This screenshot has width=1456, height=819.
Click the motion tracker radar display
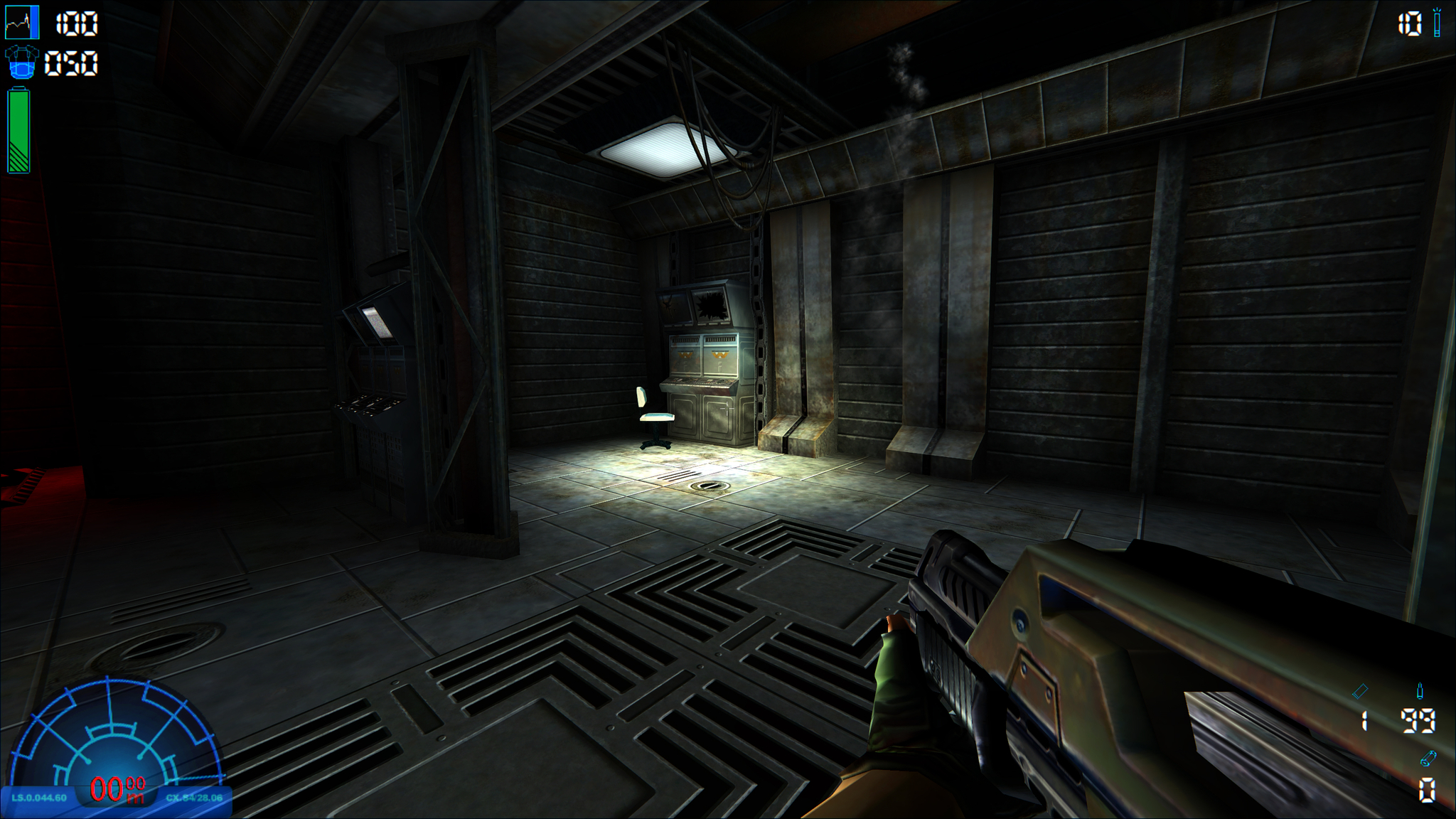[114, 739]
